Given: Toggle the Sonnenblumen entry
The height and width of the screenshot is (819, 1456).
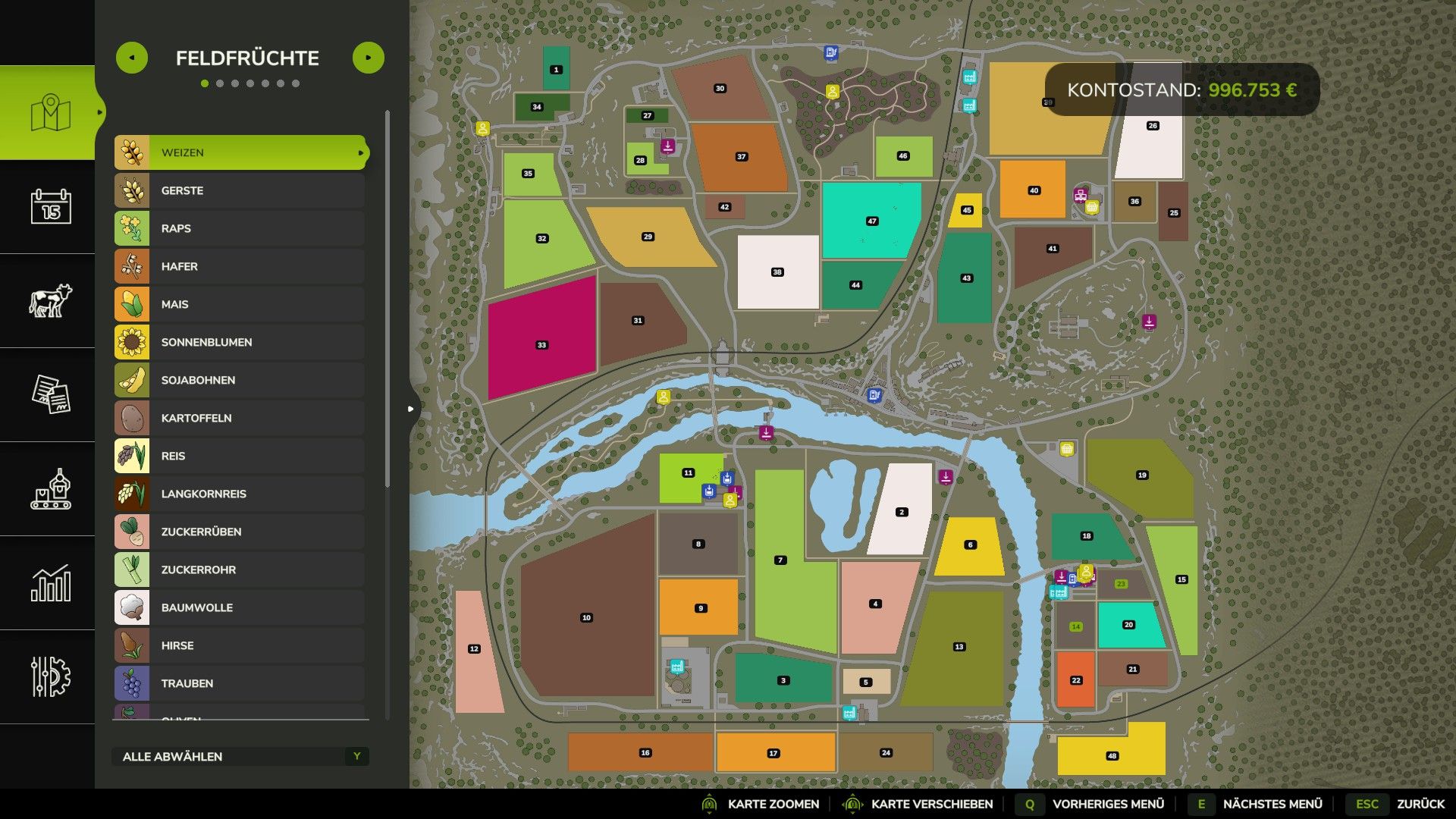Looking at the screenshot, I should (240, 342).
